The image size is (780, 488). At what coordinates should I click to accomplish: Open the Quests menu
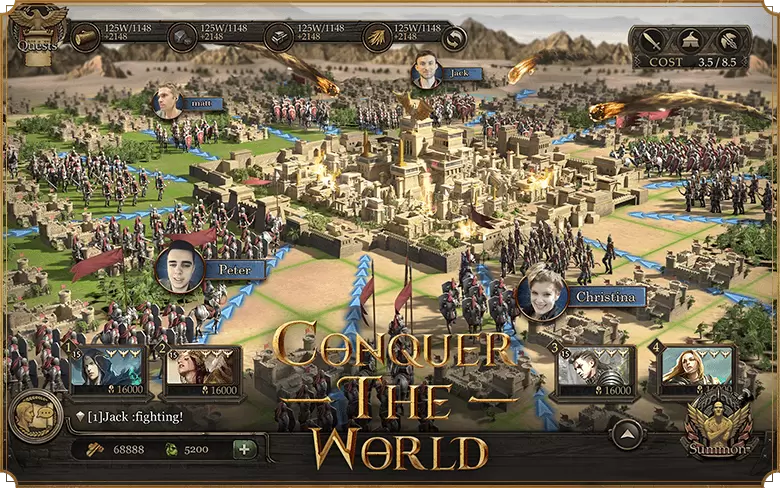pyautogui.click(x=38, y=31)
